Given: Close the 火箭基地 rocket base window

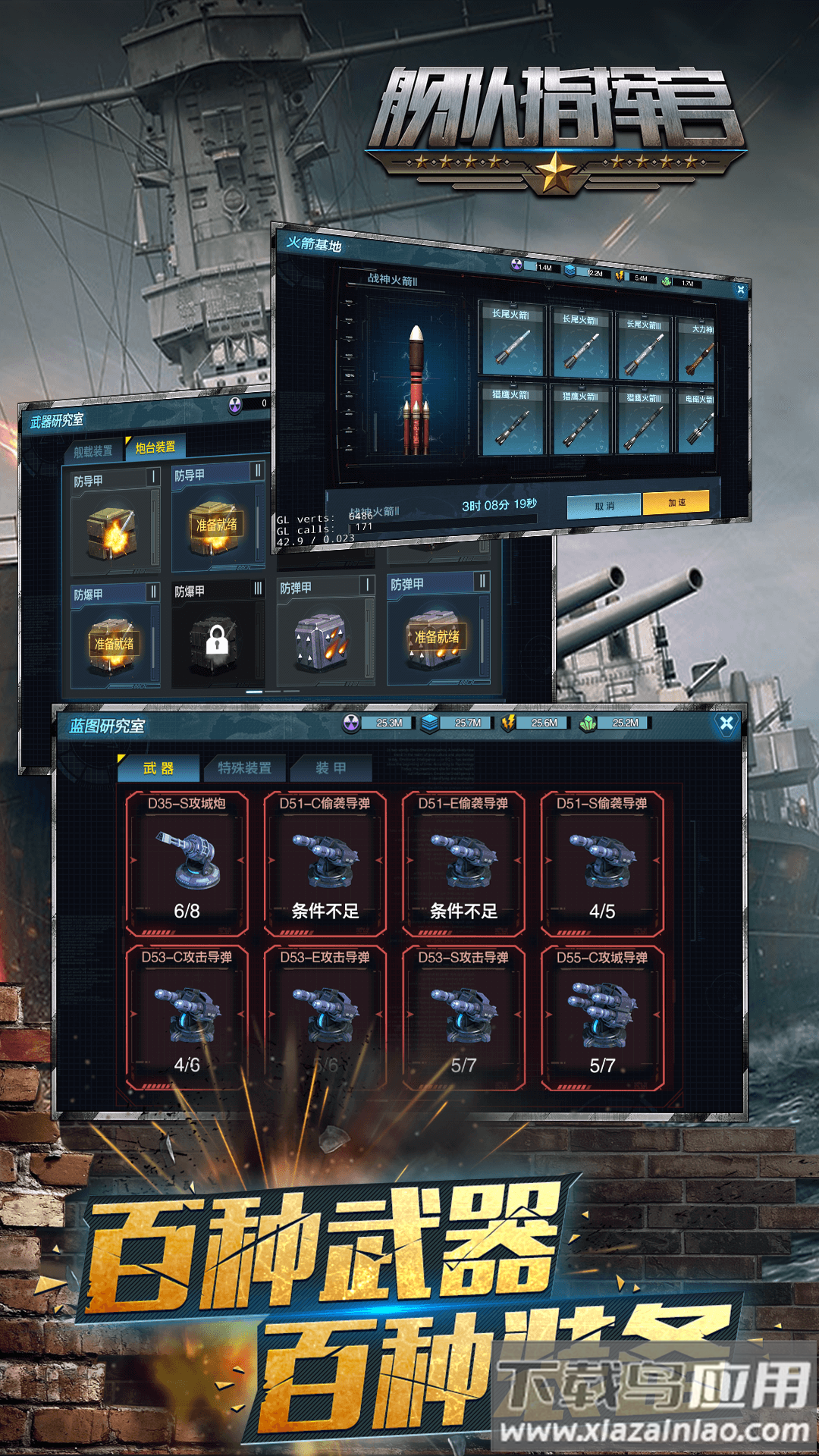Looking at the screenshot, I should tap(740, 290).
